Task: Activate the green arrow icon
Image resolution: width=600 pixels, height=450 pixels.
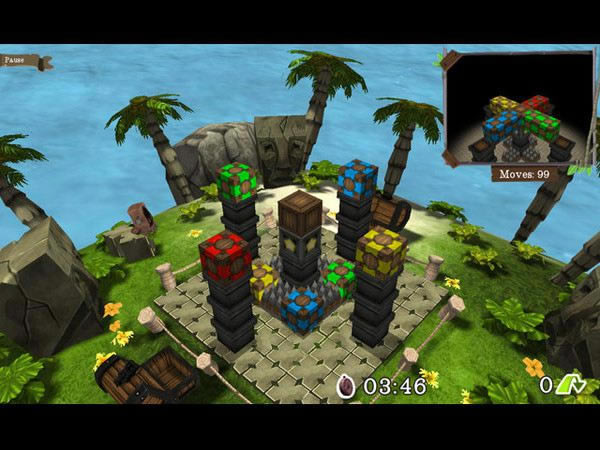Action: point(571,384)
